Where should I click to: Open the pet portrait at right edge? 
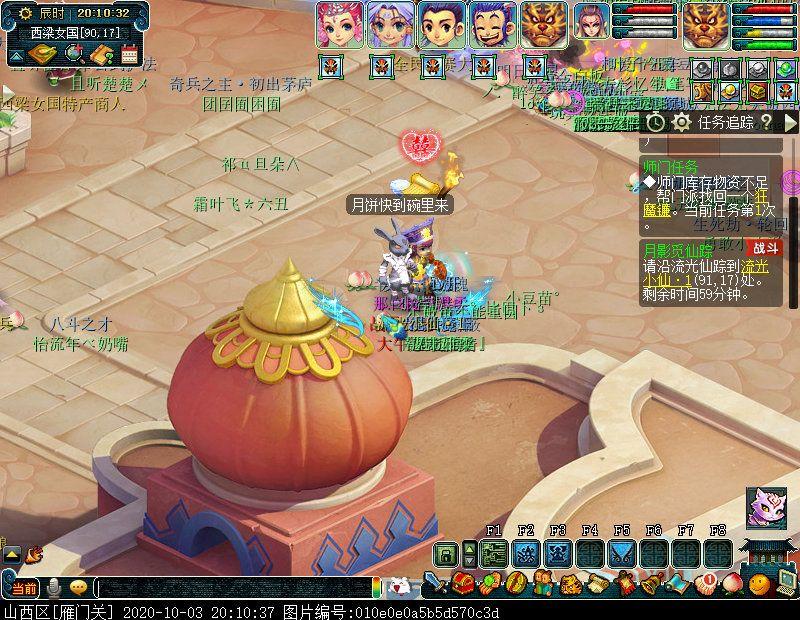coord(765,507)
